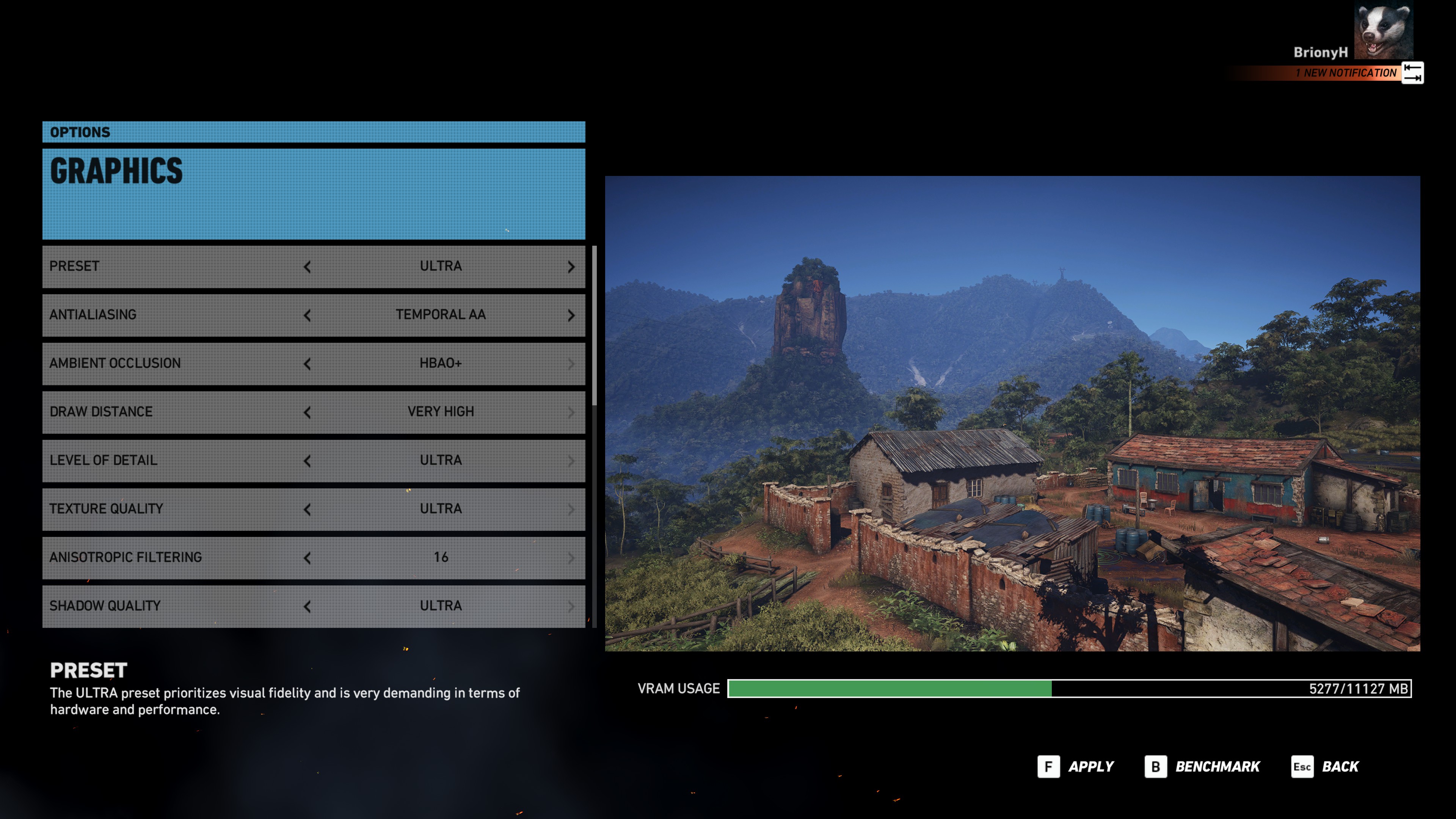Viewport: 1456px width, 819px height.
Task: Click the settings list scrollbar
Action: 594,326
